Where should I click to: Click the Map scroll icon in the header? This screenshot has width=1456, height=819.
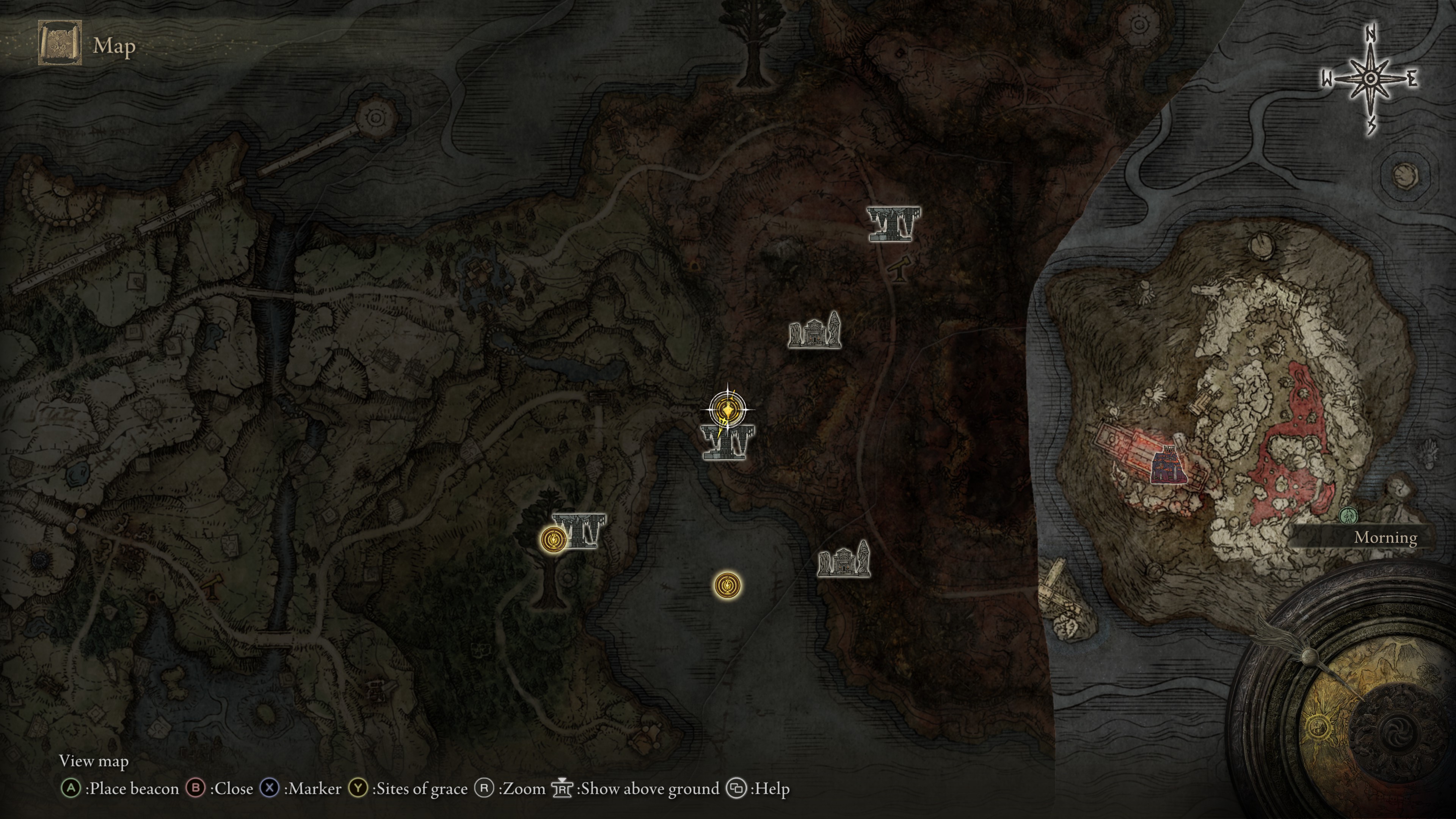60,44
